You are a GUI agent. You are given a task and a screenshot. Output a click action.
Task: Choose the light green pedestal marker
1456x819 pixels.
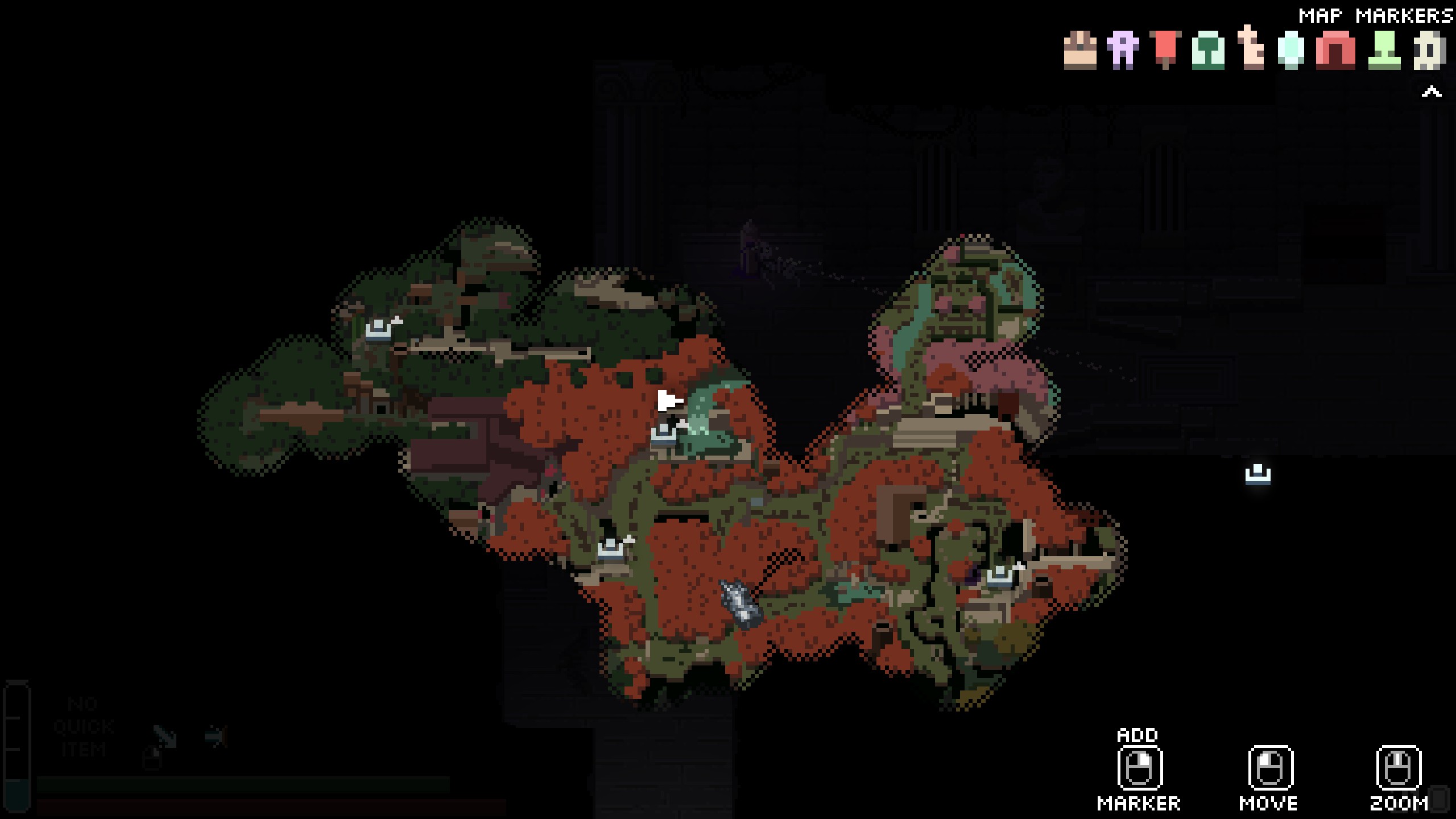[x=1384, y=51]
